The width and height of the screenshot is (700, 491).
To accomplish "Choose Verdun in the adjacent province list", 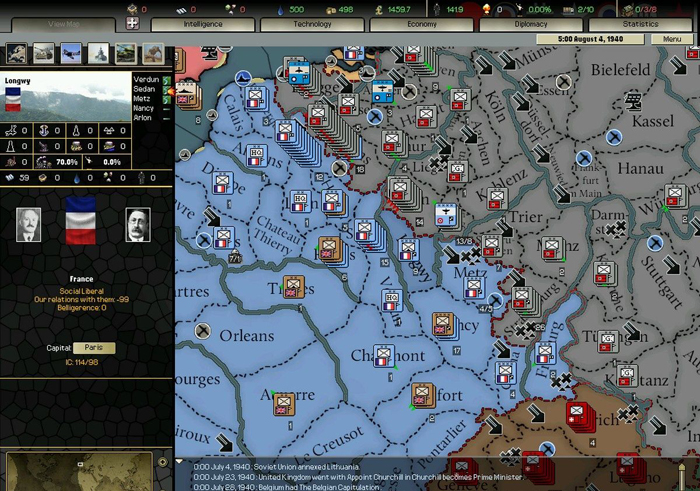I will click(145, 79).
